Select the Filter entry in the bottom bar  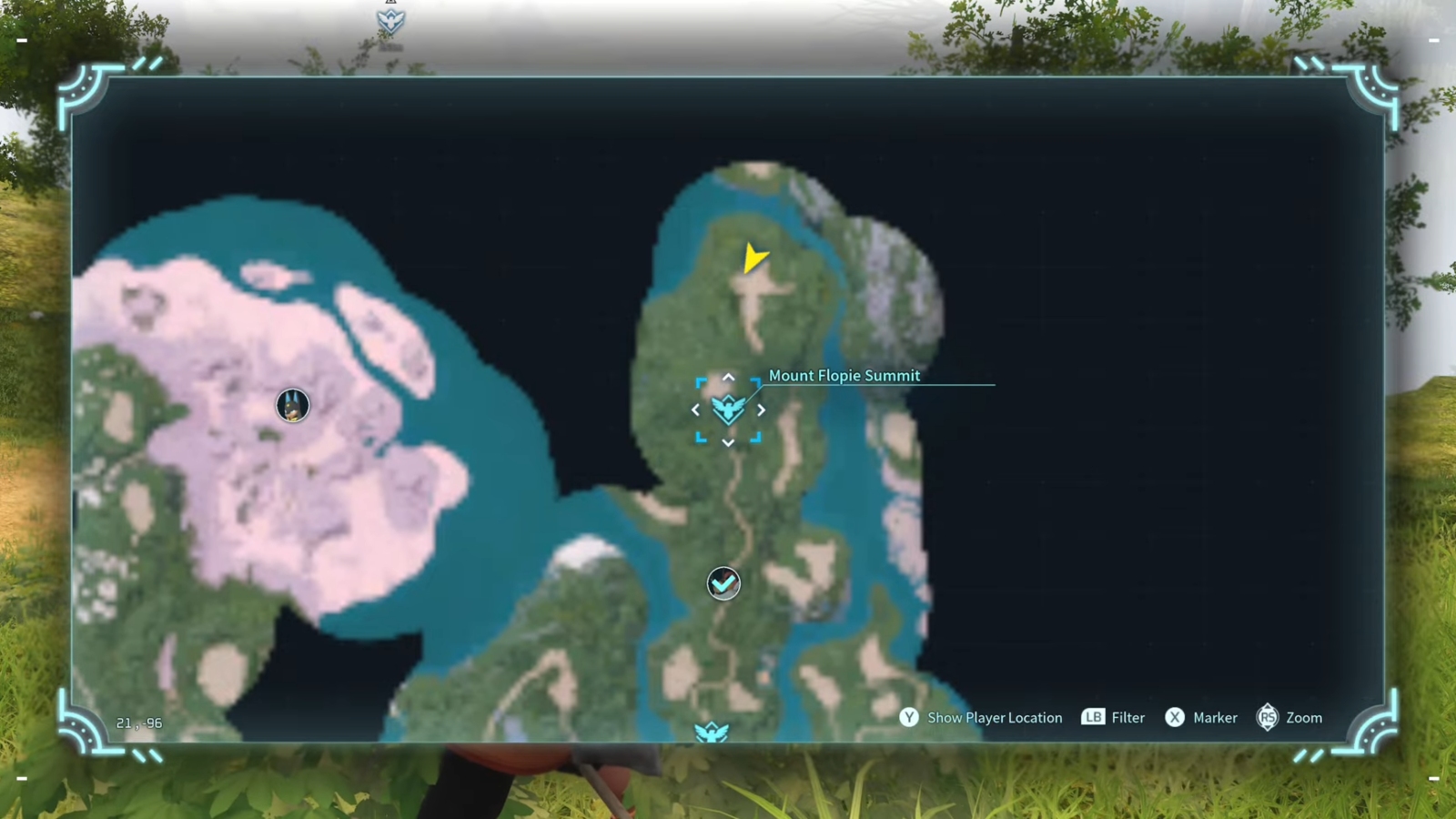click(x=1127, y=718)
